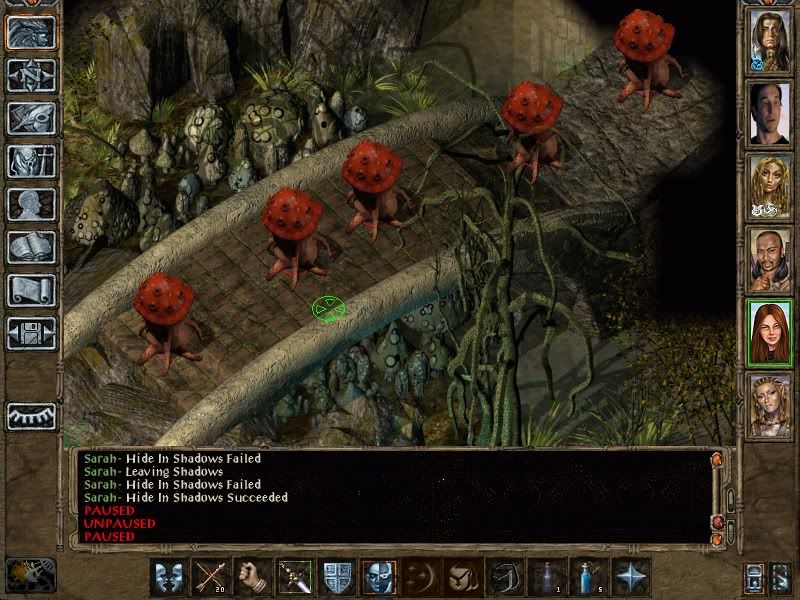Image resolution: width=800 pixels, height=600 pixels.
Task: Open the inventory screen from the sidebar
Action: (x=31, y=161)
